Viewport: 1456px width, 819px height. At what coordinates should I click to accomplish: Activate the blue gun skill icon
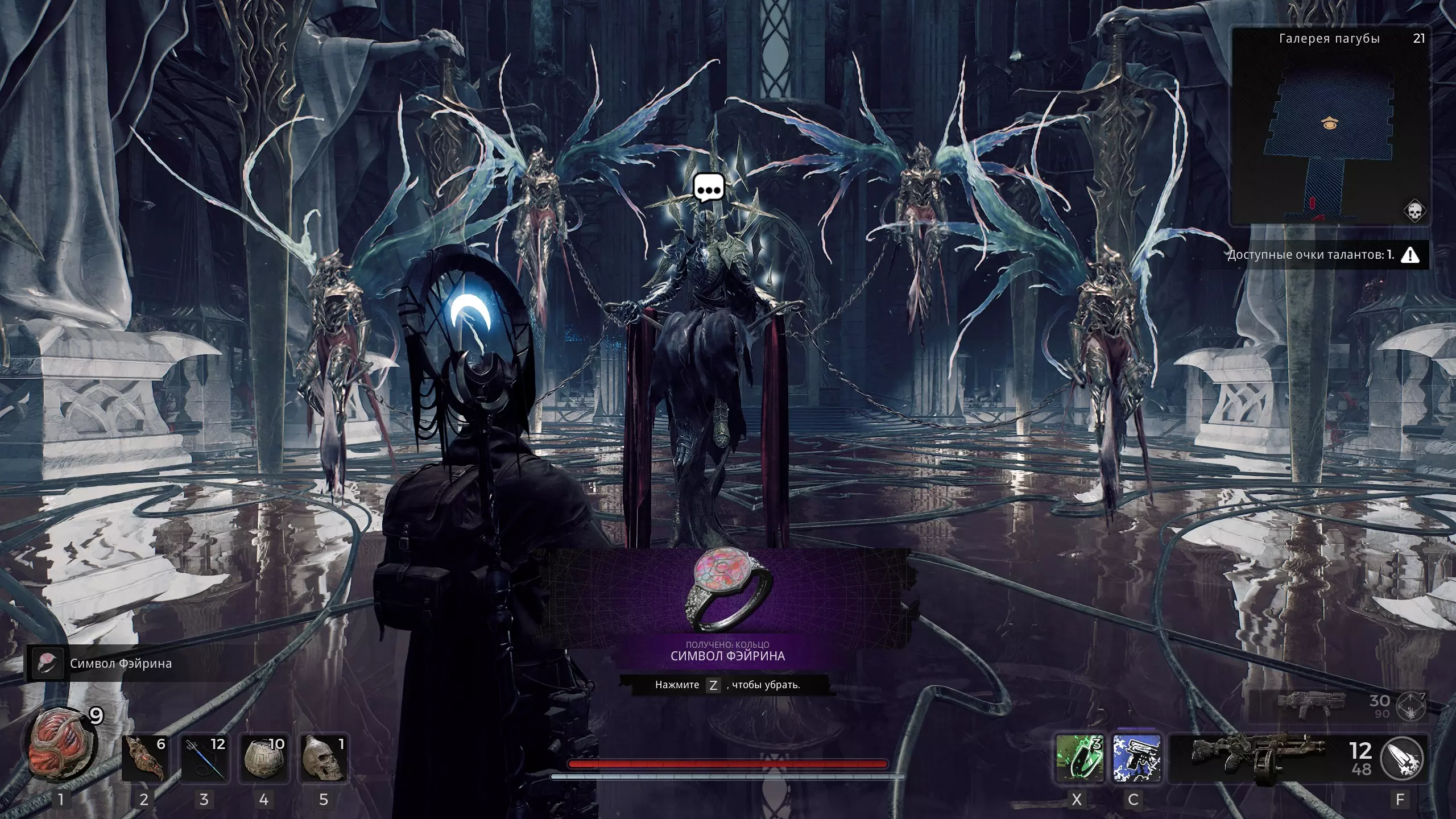click(1136, 759)
